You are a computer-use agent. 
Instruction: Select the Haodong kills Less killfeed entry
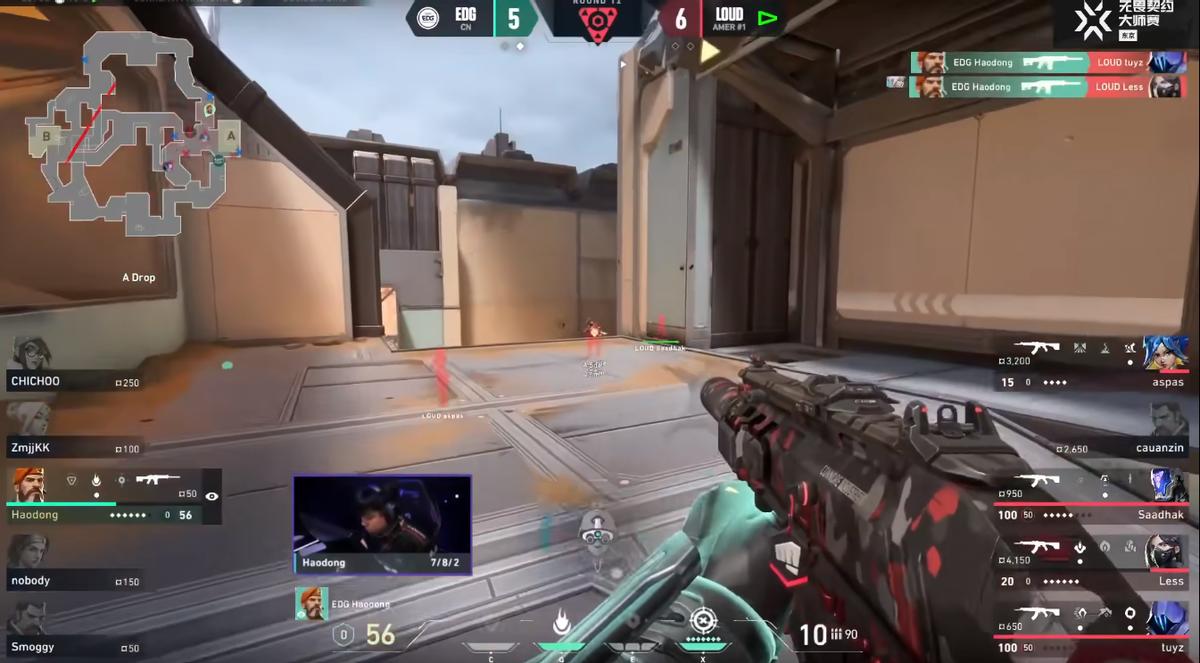tap(1036, 87)
